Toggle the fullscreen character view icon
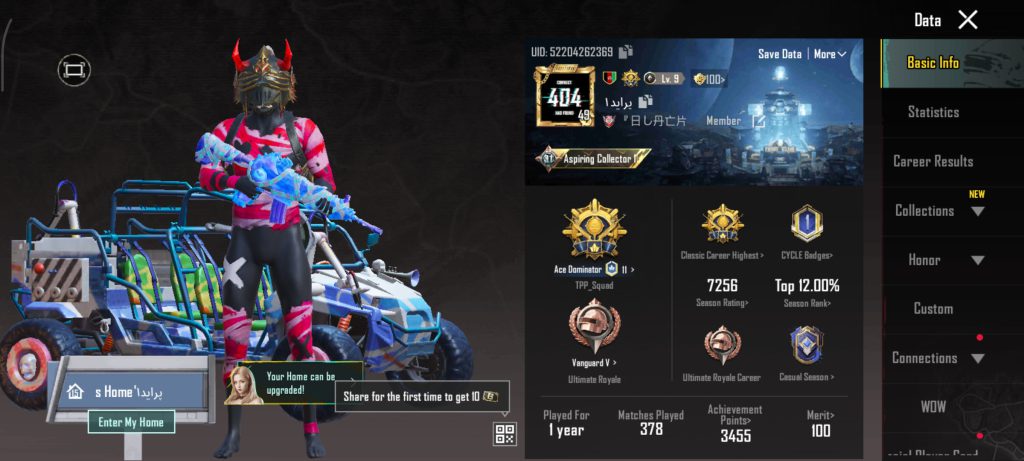This screenshot has height=461, width=1024. pos(74,69)
